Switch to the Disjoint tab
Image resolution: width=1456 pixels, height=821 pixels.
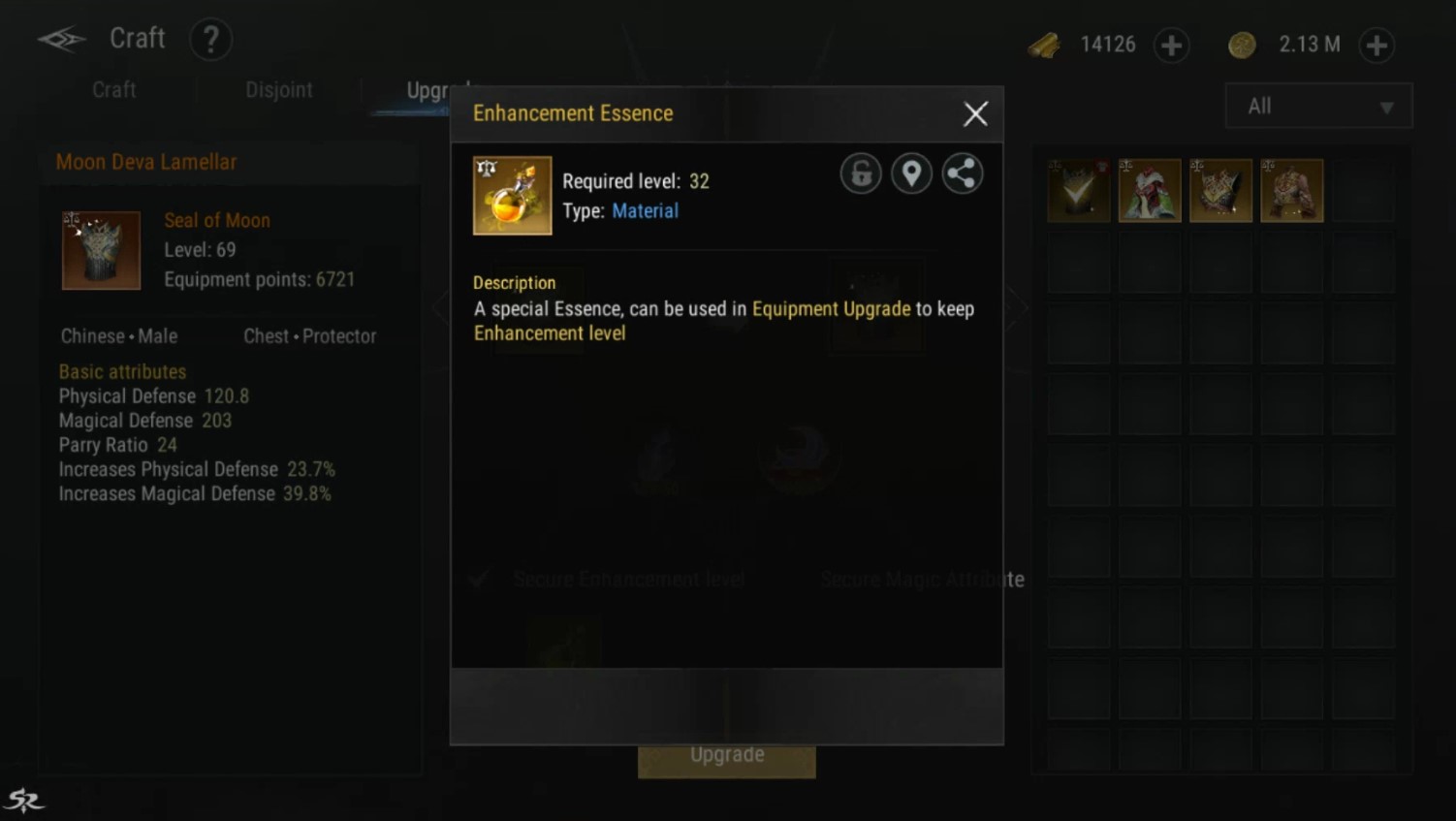click(279, 90)
